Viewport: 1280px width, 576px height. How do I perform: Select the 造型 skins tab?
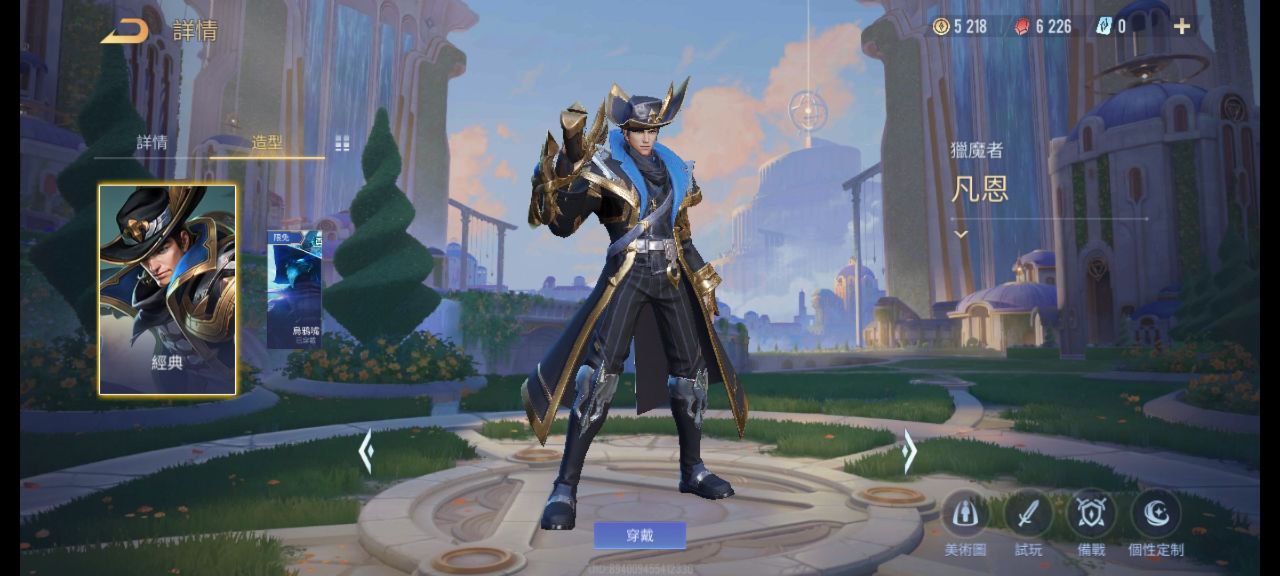pos(267,142)
